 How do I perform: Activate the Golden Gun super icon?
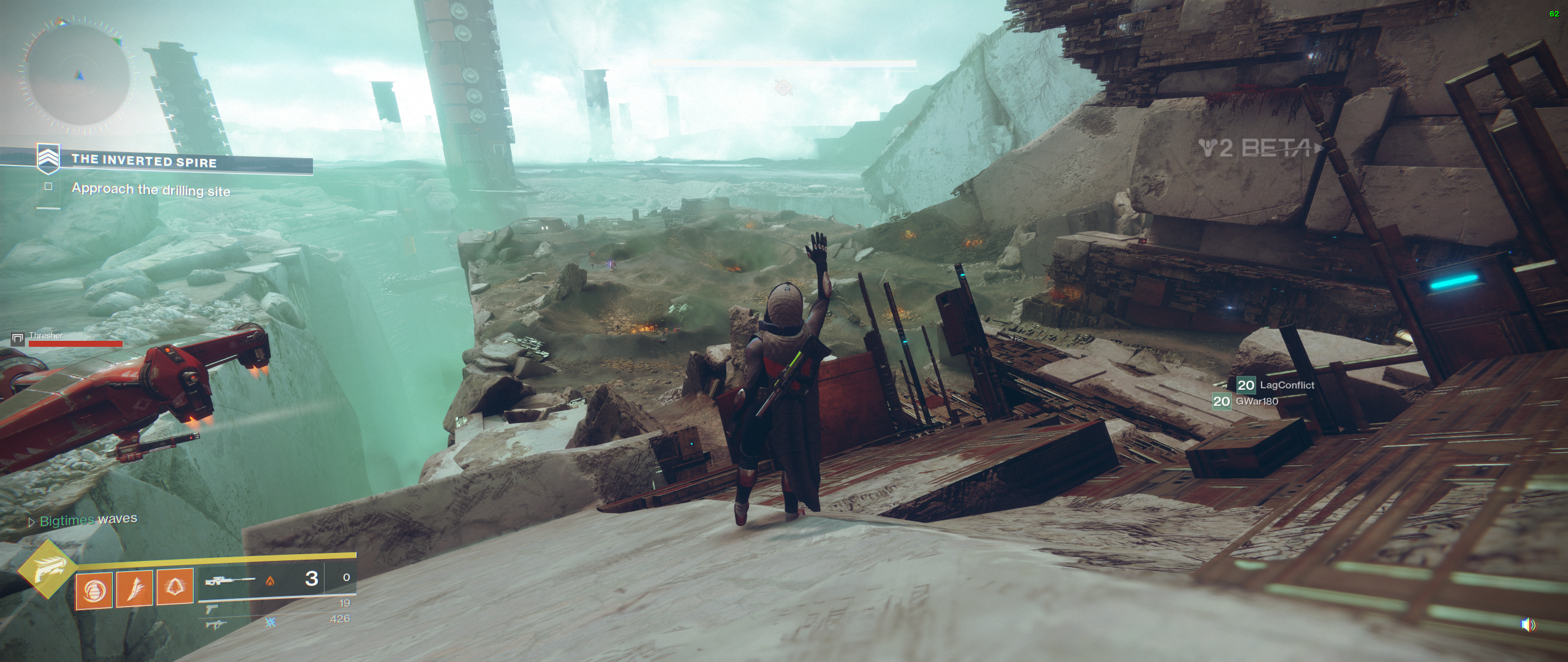[47, 569]
